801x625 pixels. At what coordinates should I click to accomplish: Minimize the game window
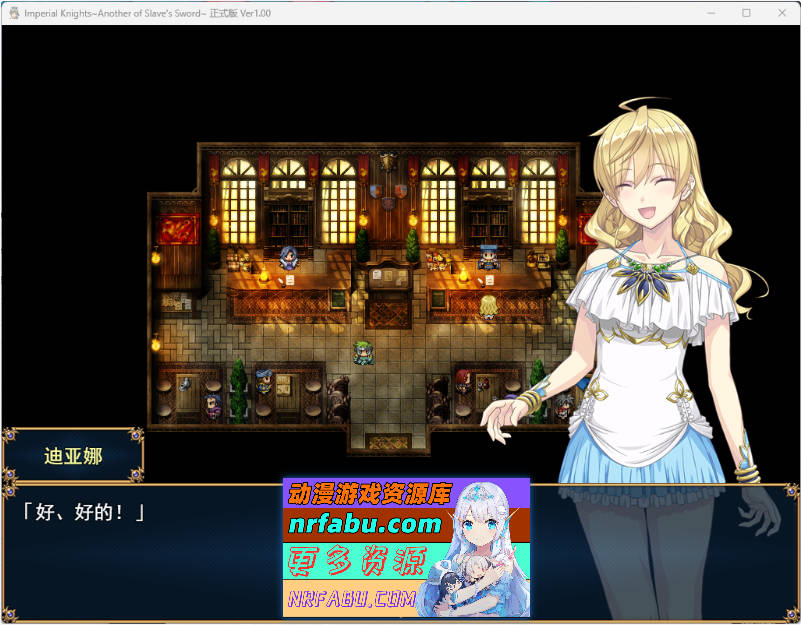712,13
